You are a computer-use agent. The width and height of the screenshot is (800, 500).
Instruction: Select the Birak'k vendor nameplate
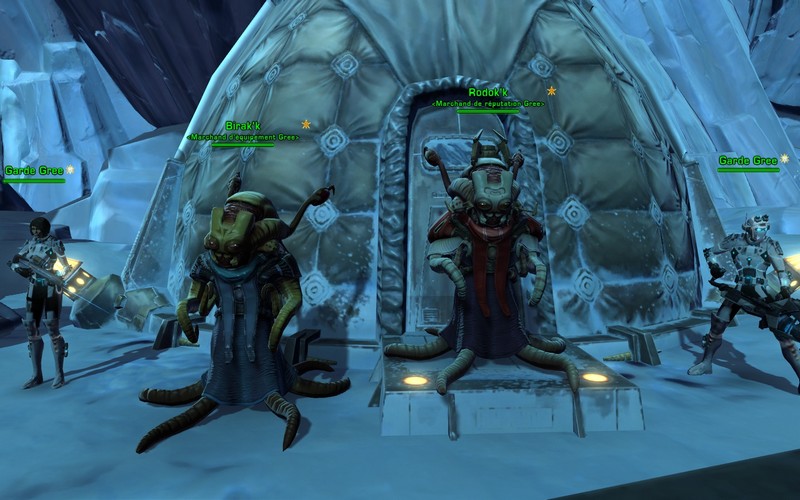(x=243, y=127)
